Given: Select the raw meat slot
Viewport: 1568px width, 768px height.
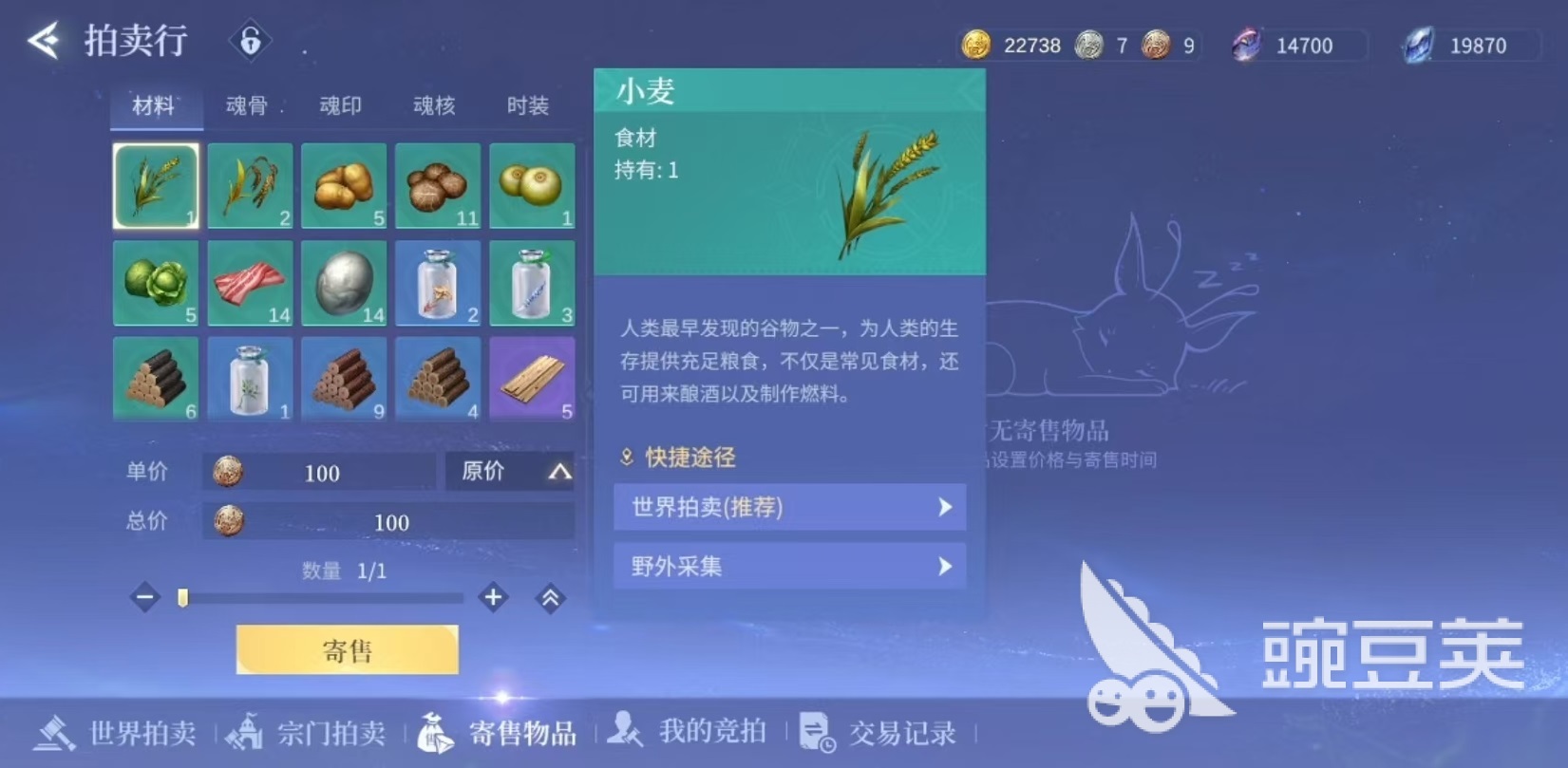Looking at the screenshot, I should [250, 283].
